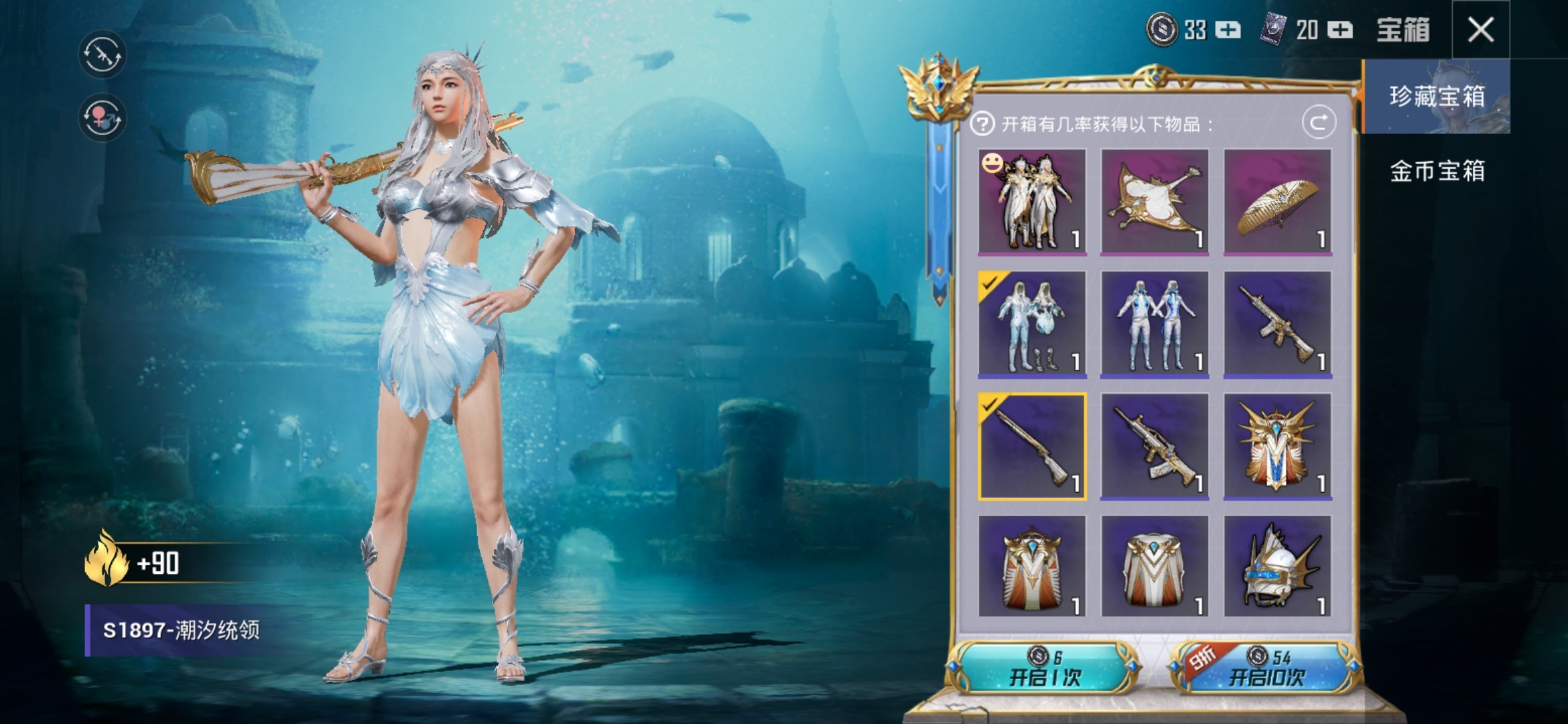Image resolution: width=1568 pixels, height=724 pixels.
Task: Toggle the weapon display icon
Action: [x=103, y=54]
